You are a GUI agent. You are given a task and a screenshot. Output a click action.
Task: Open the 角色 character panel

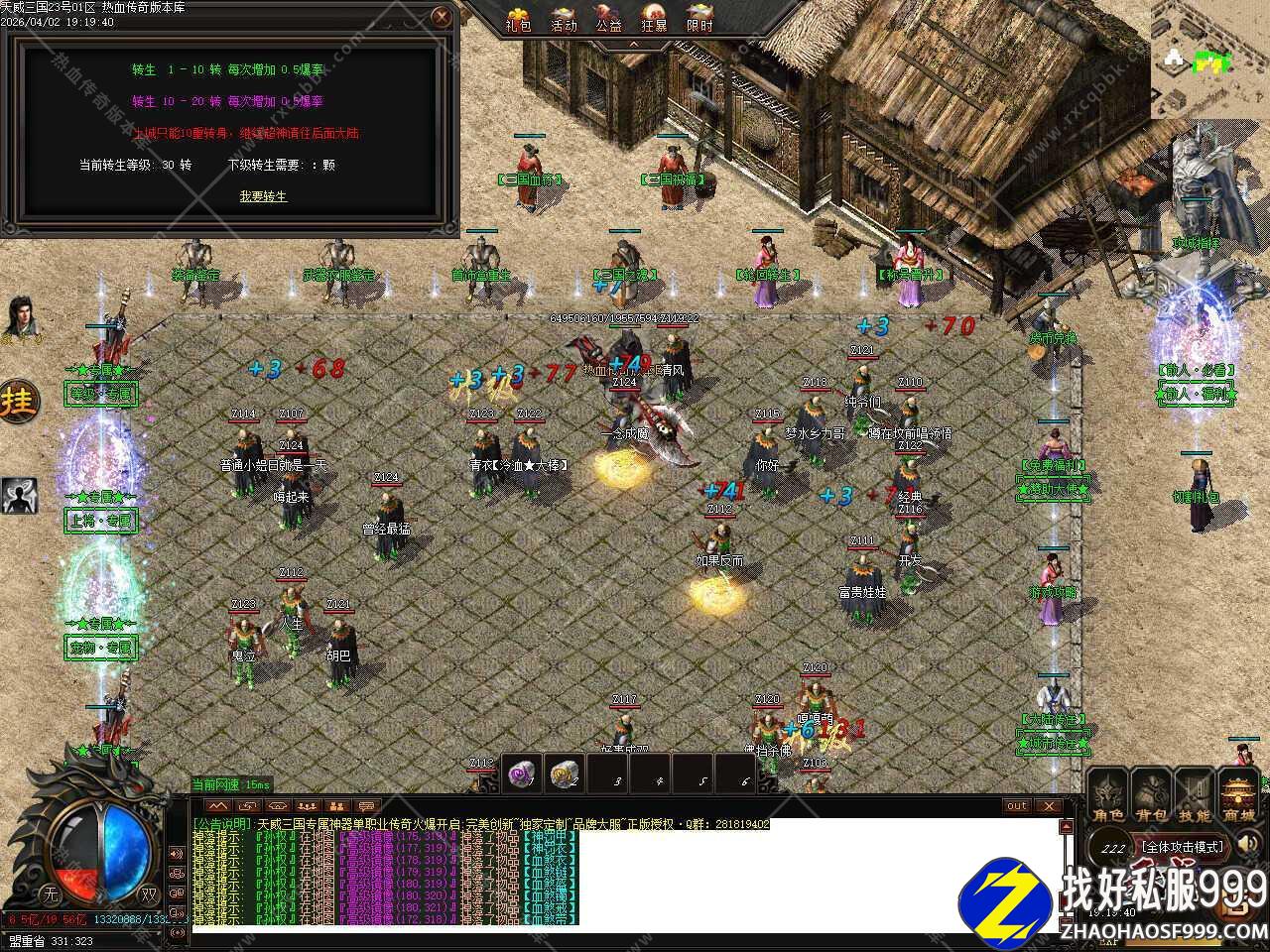click(x=1108, y=797)
